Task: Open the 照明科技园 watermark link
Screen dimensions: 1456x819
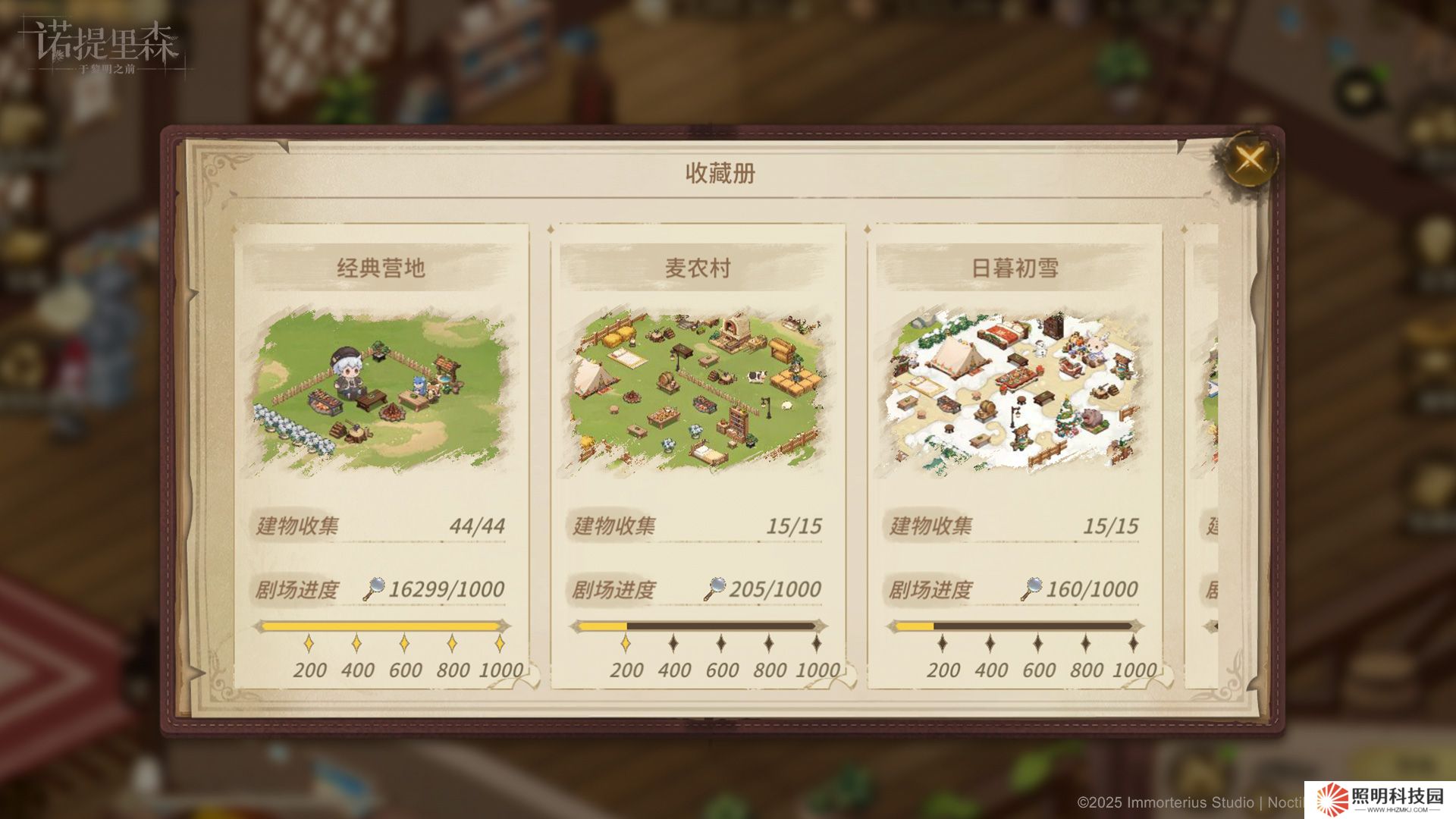Action: tap(1380, 800)
